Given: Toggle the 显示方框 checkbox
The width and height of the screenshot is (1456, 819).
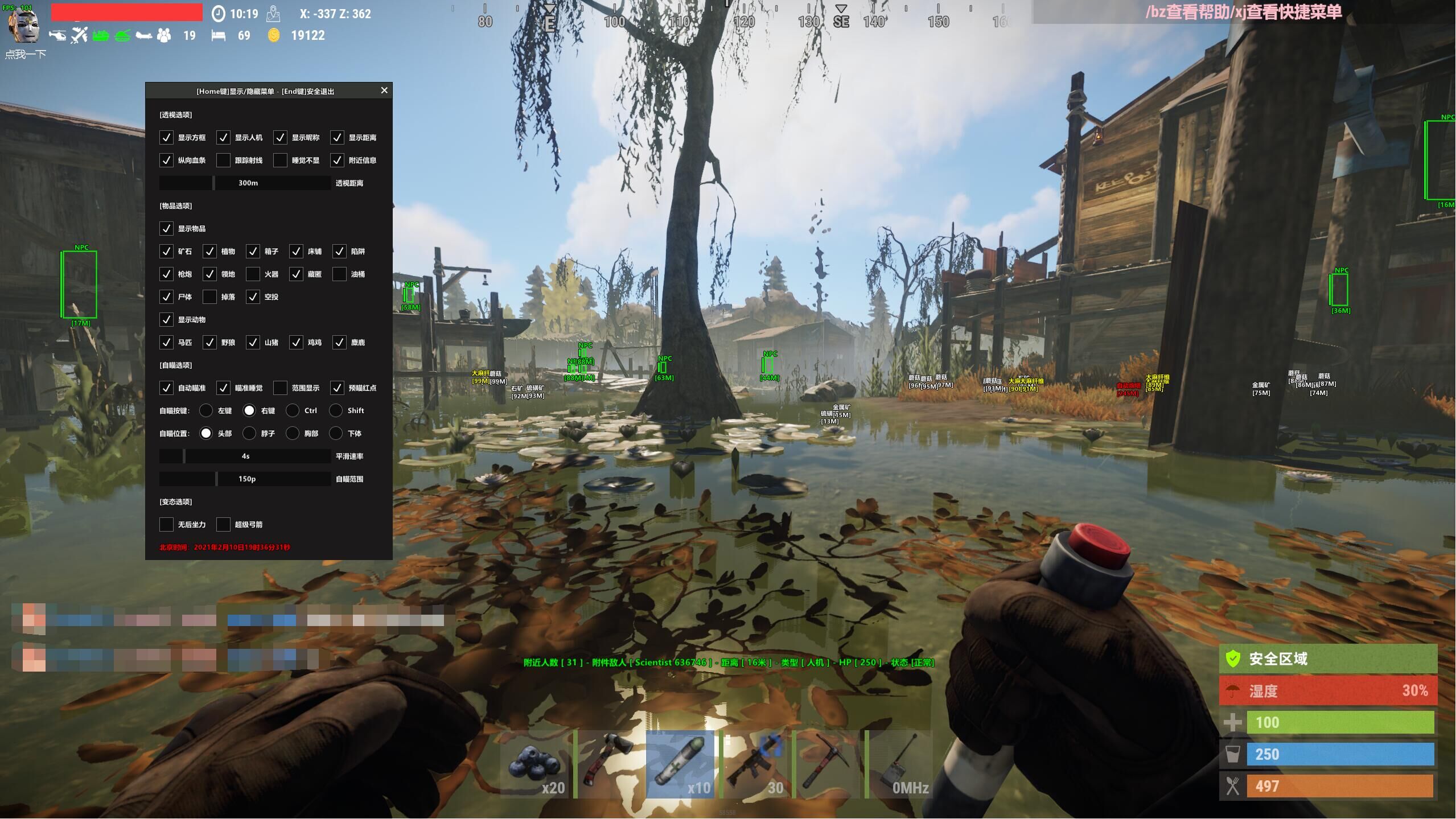Looking at the screenshot, I should [166, 138].
